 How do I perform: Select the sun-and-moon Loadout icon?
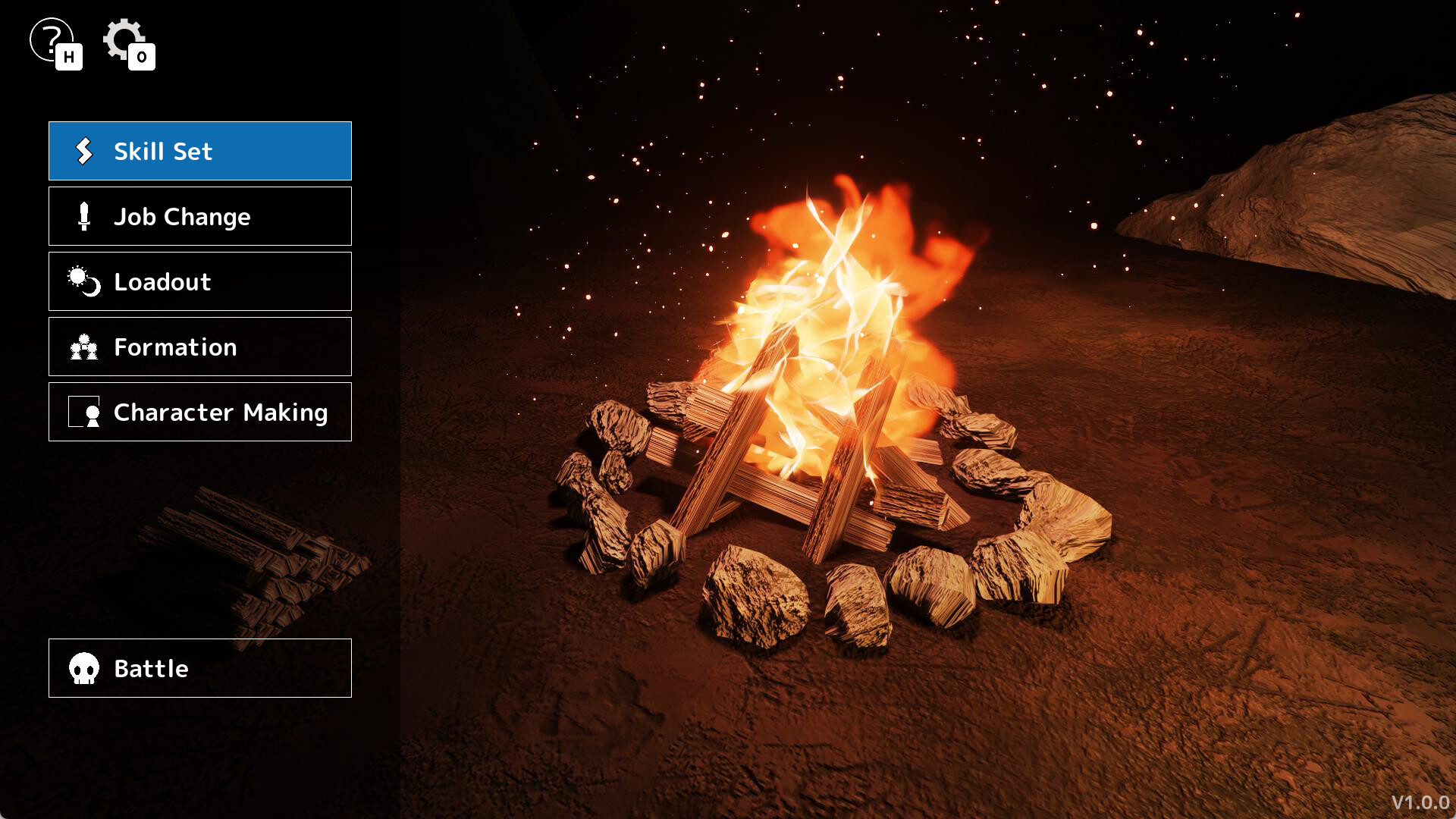(x=83, y=281)
